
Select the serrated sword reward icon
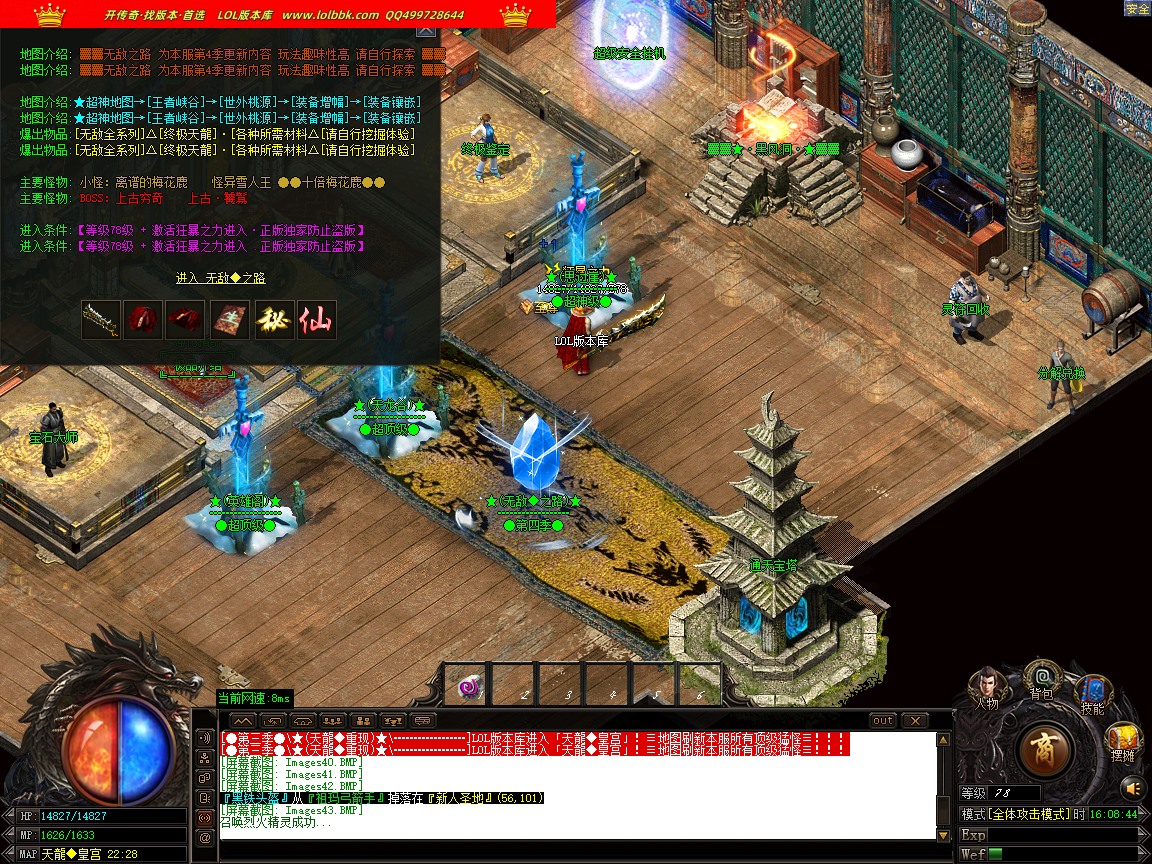(x=101, y=320)
